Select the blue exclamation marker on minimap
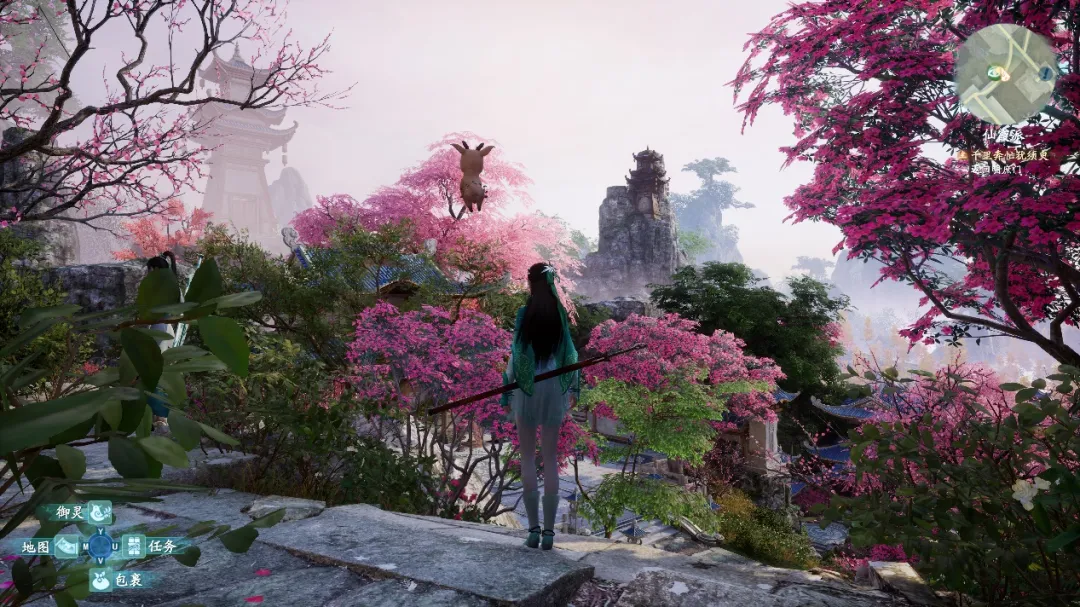The width and height of the screenshot is (1080, 607). 1045,73
